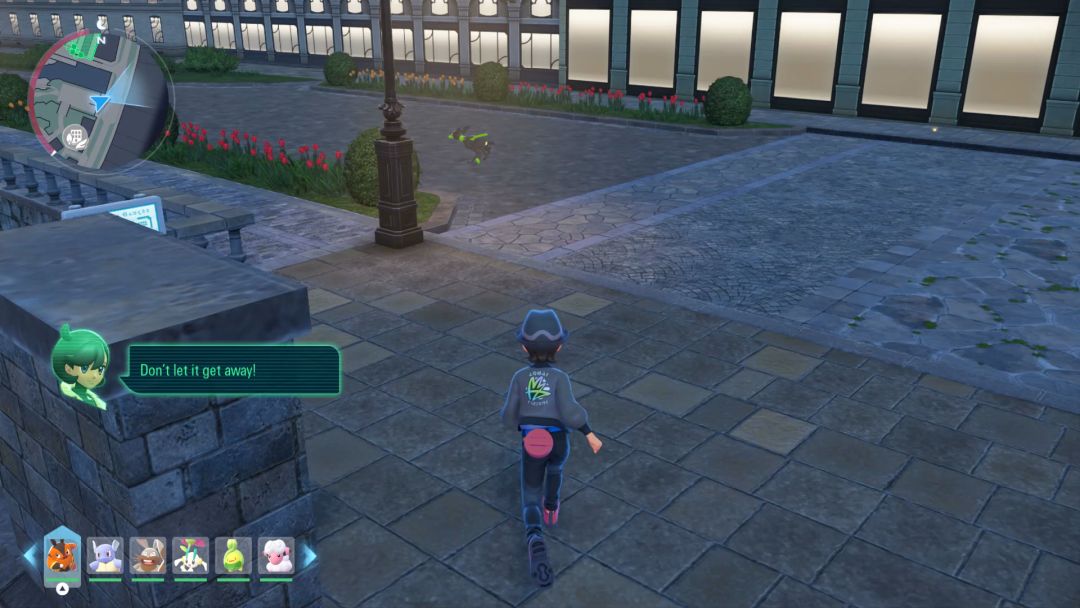Switch to Wartortle in the party
The image size is (1080, 608).
tap(104, 555)
